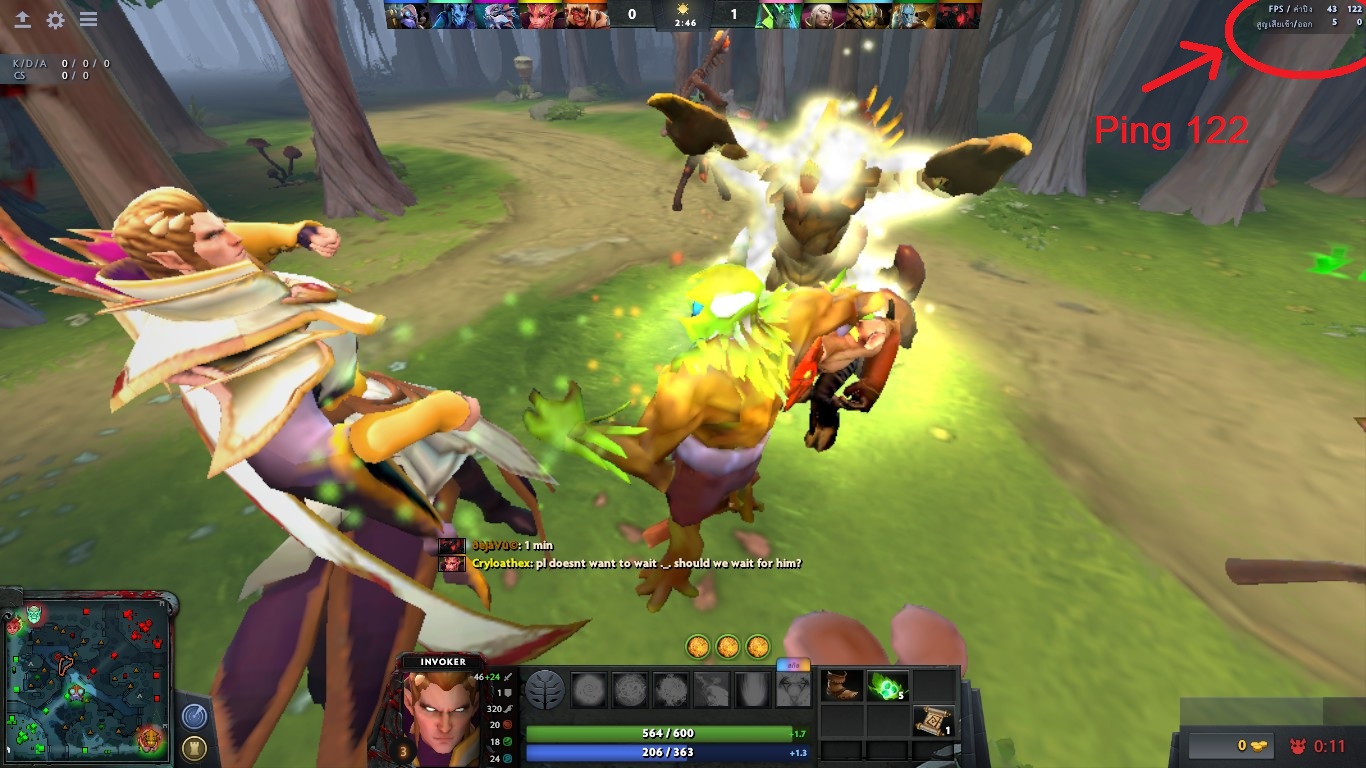This screenshot has width=1366, height=768.
Task: Open the talent tree icon
Action: tap(545, 690)
